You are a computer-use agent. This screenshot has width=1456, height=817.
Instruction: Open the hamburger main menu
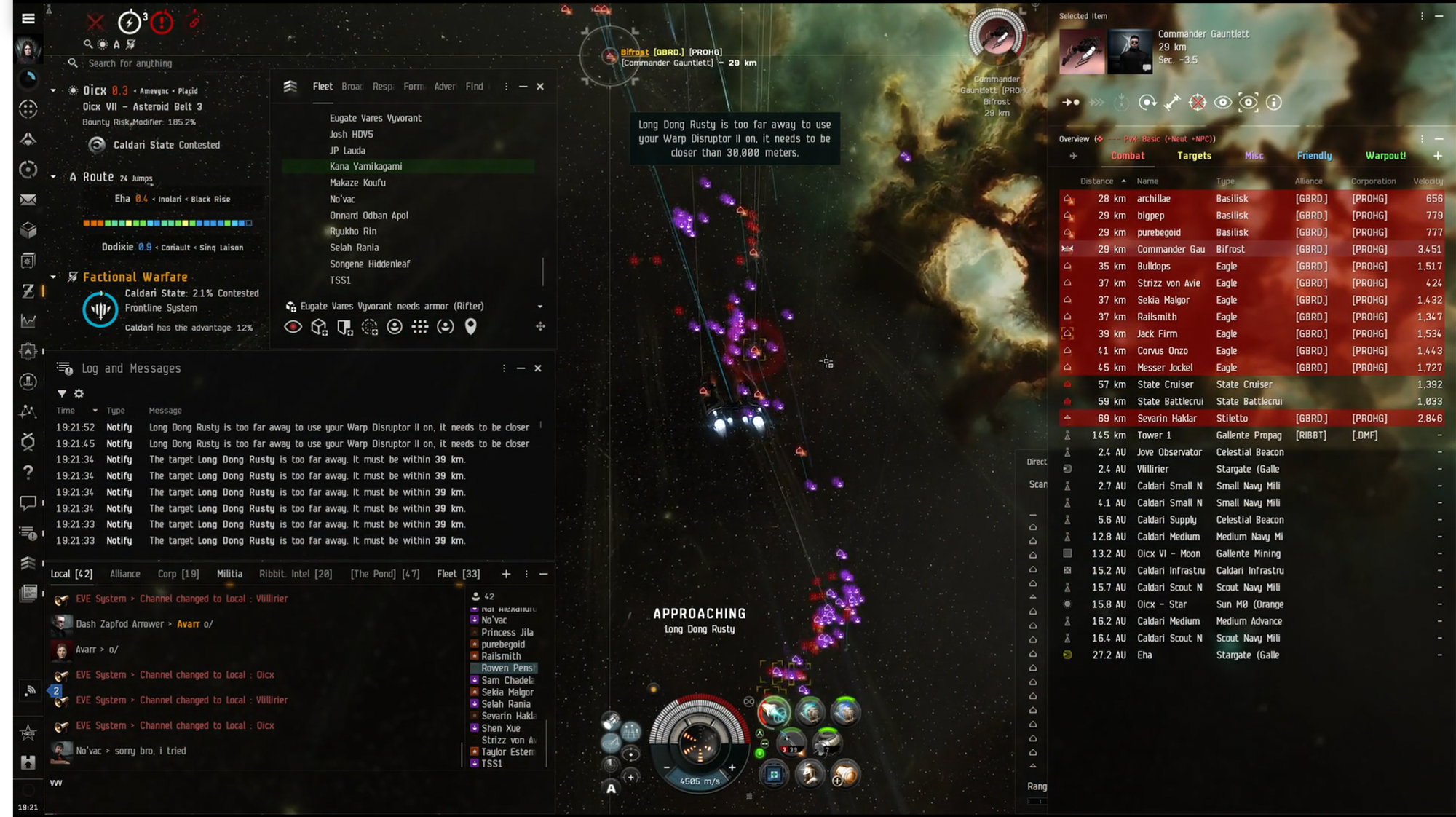(28, 19)
